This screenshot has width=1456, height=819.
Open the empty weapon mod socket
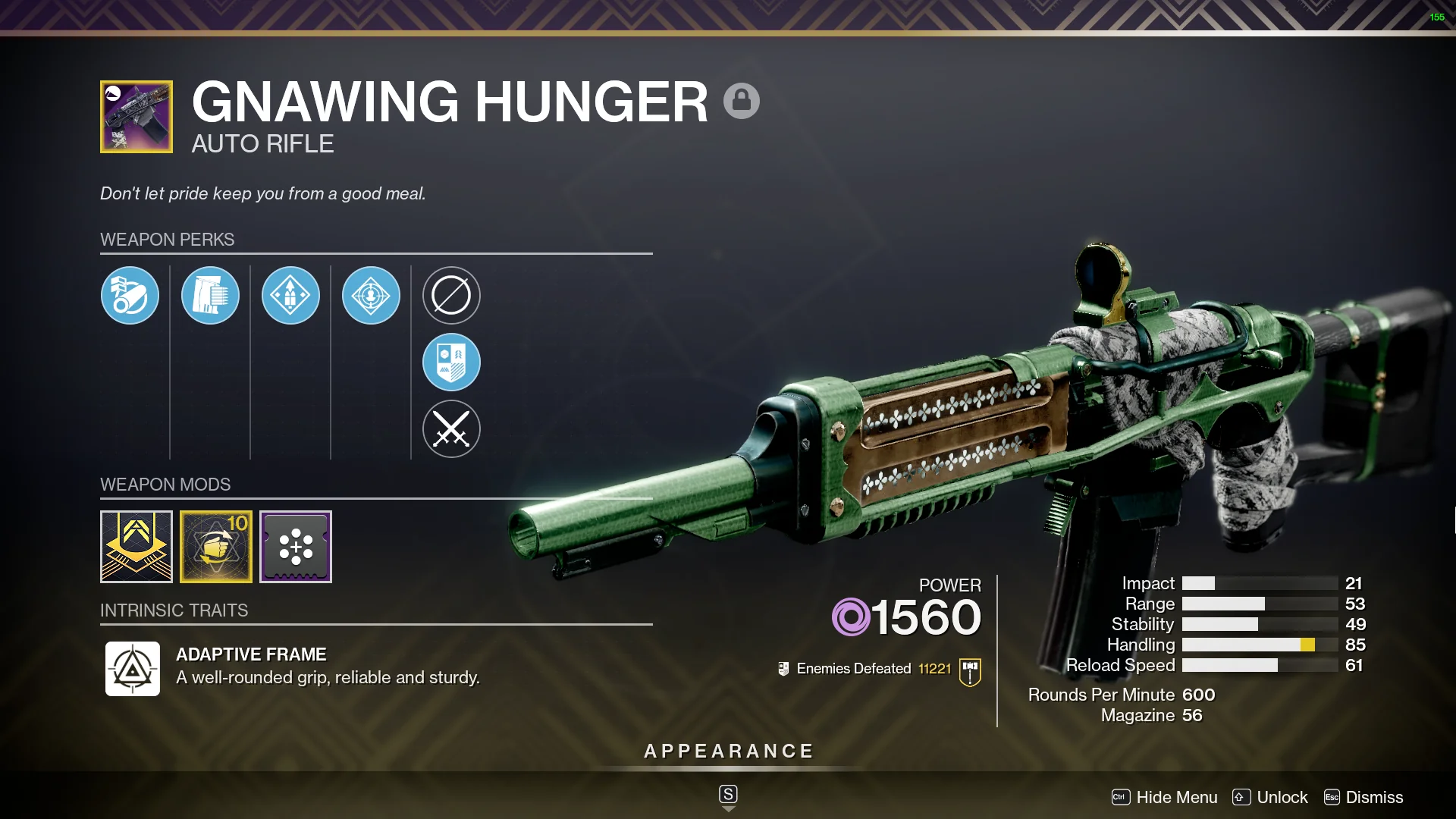[x=296, y=547]
